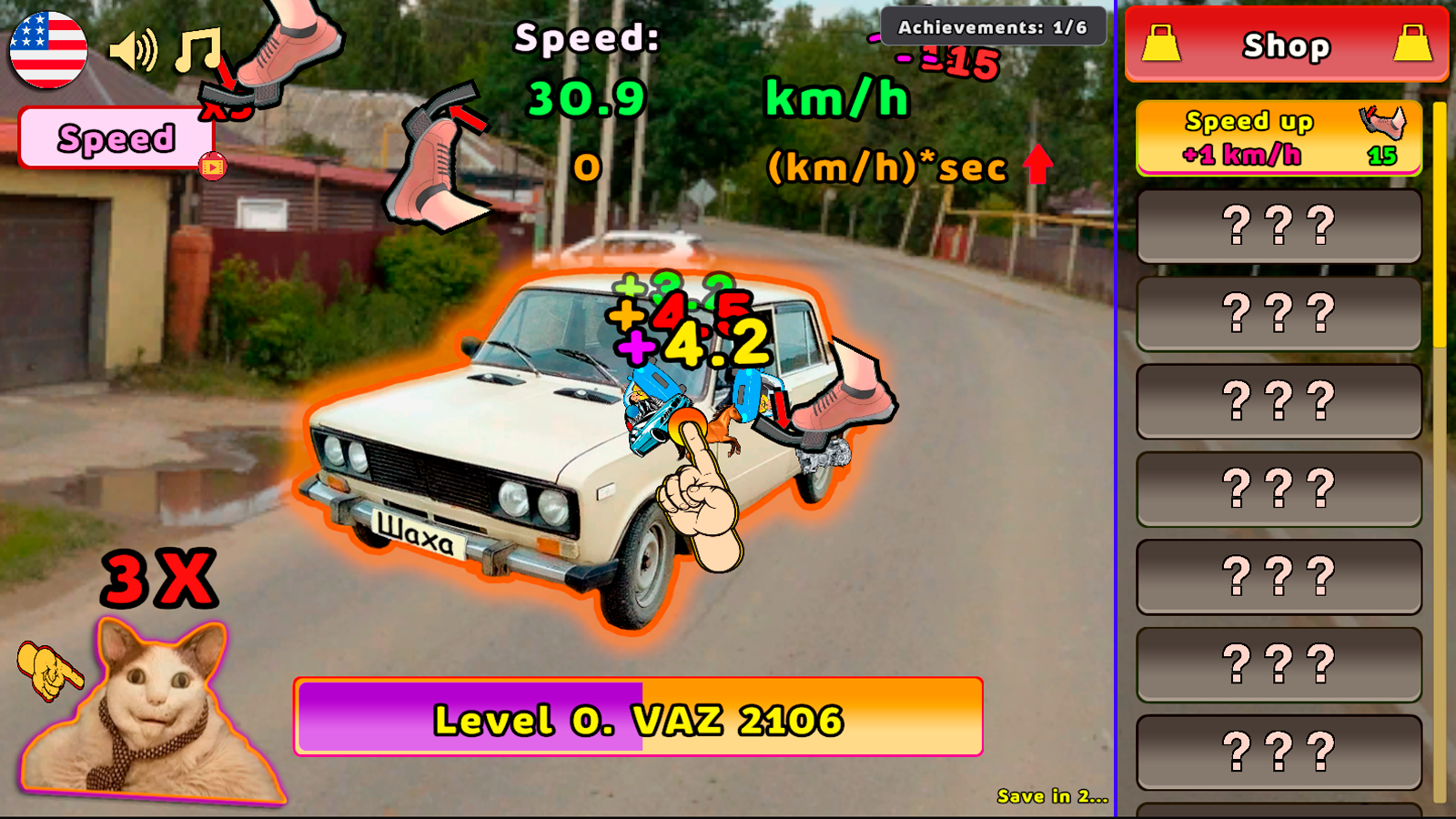
Task: Click the red upward arrow beside (km/h)*sec
Action: pos(1037,164)
